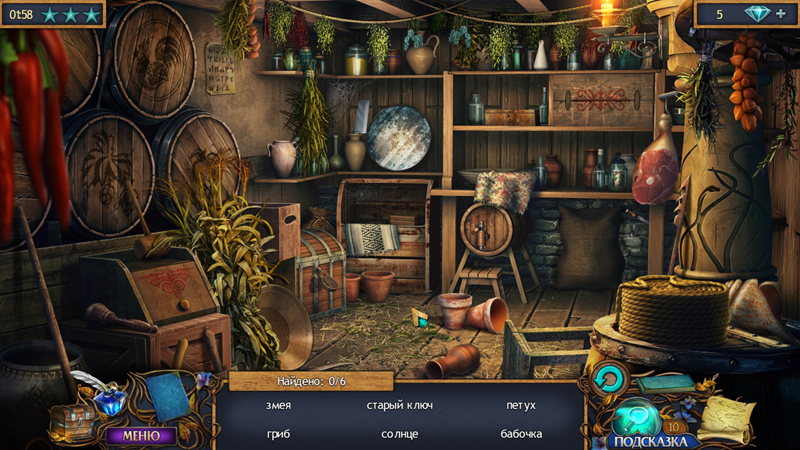
Task: Open the МЕНЮ button
Action: (140, 435)
